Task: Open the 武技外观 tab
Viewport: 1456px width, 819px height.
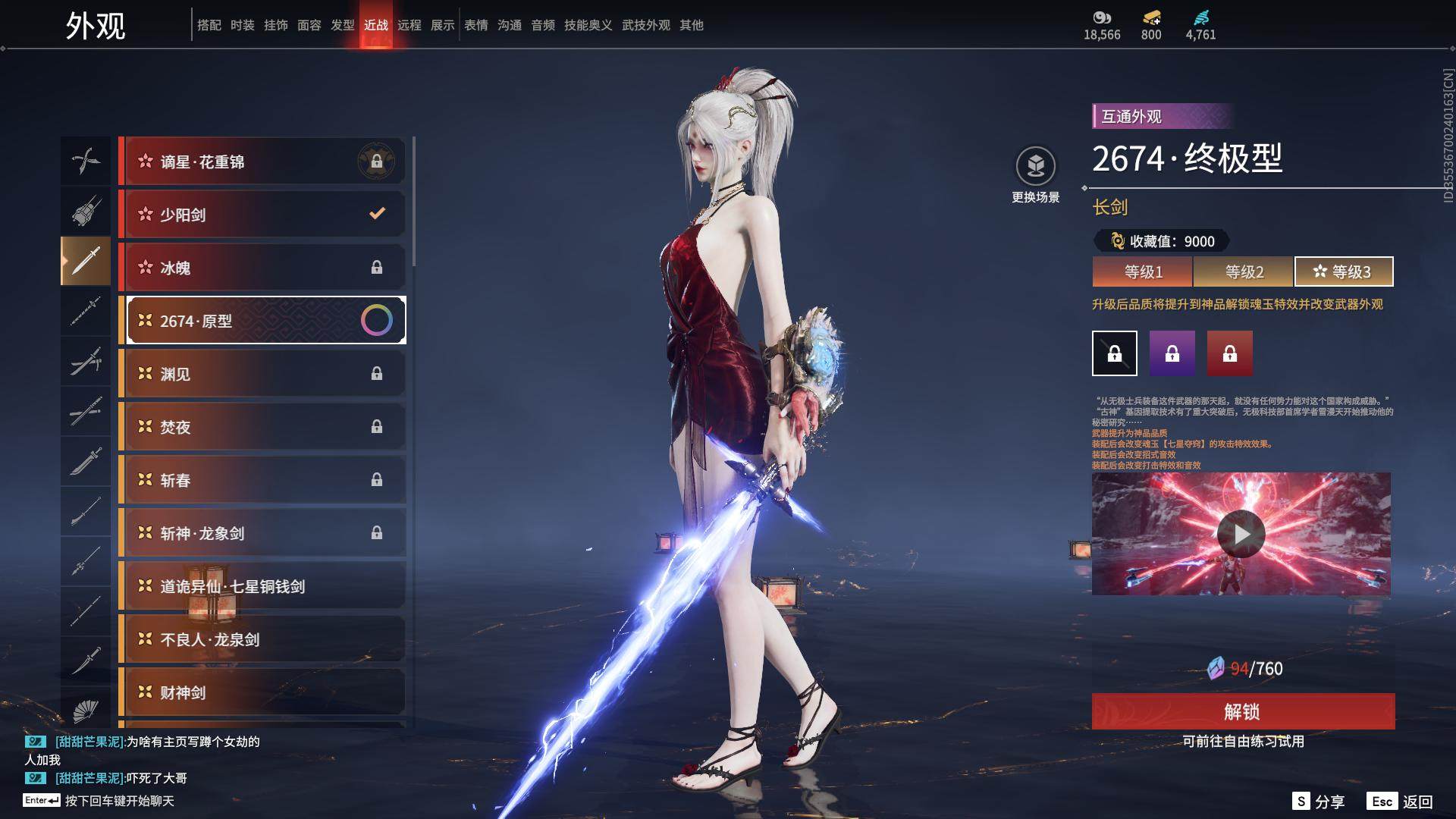Action: pyautogui.click(x=646, y=25)
